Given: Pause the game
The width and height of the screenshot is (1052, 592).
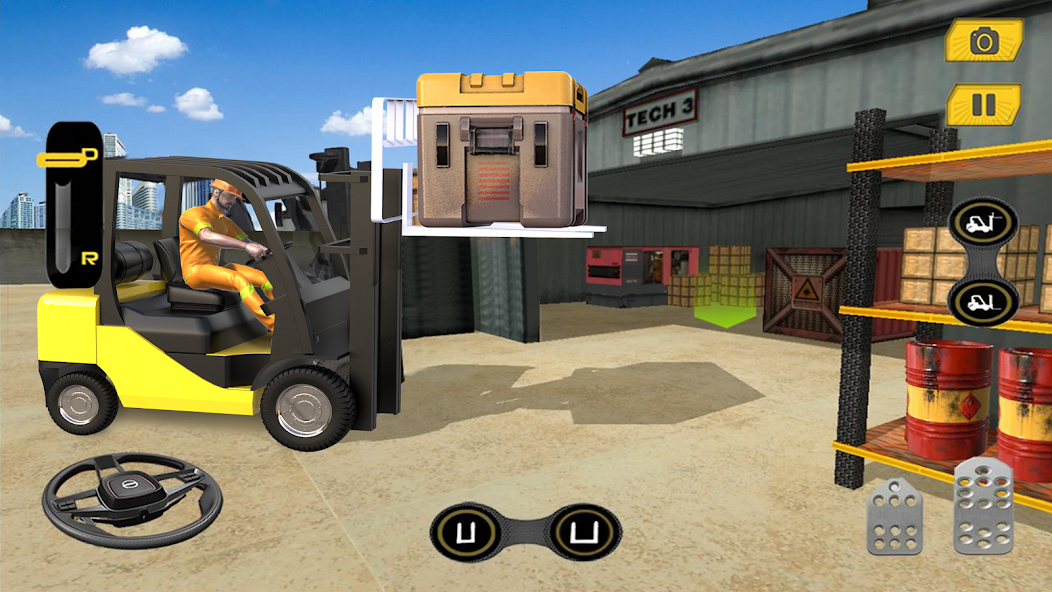Looking at the screenshot, I should [x=984, y=105].
